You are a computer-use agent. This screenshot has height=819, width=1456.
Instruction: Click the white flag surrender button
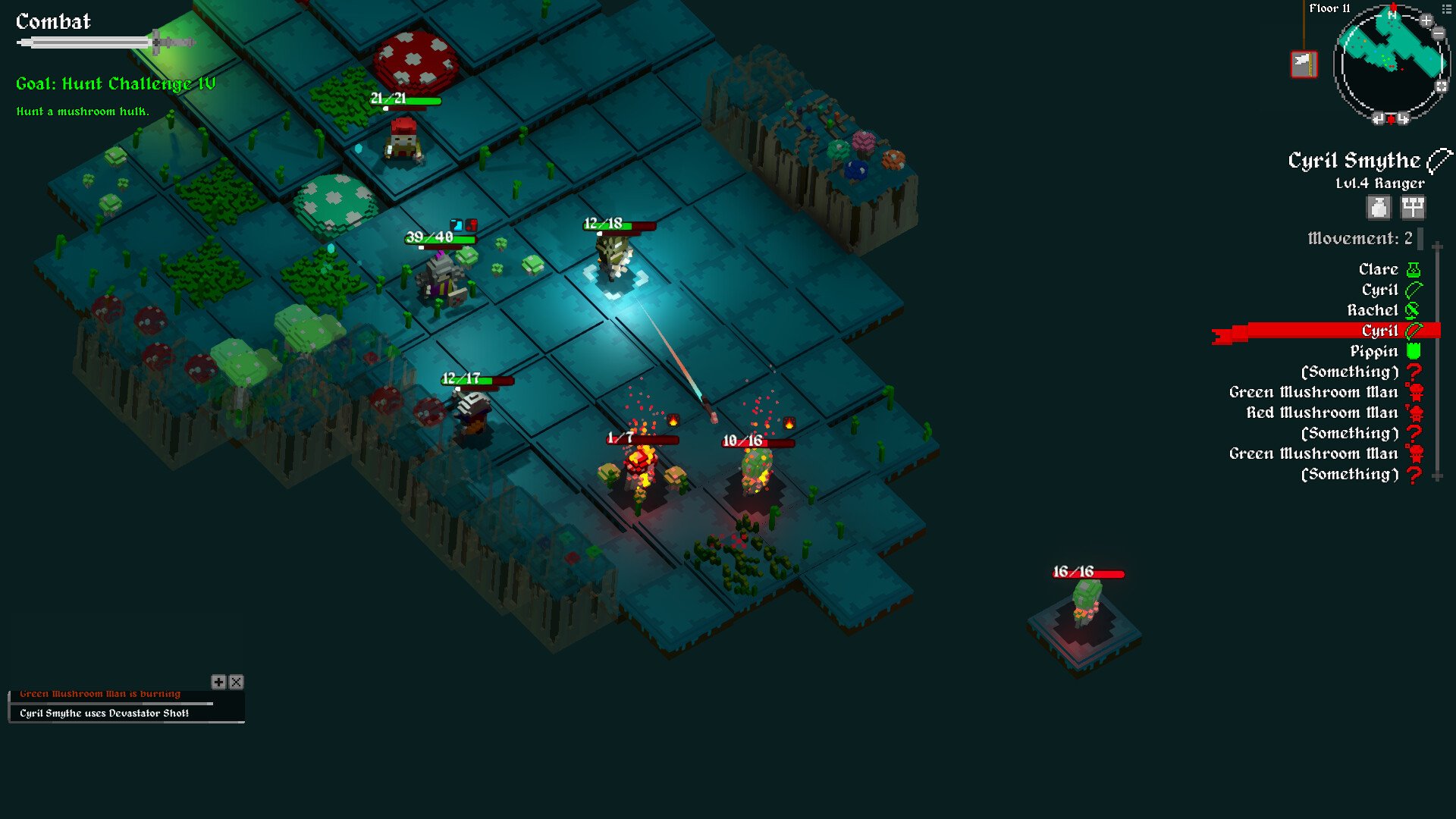click(1304, 64)
